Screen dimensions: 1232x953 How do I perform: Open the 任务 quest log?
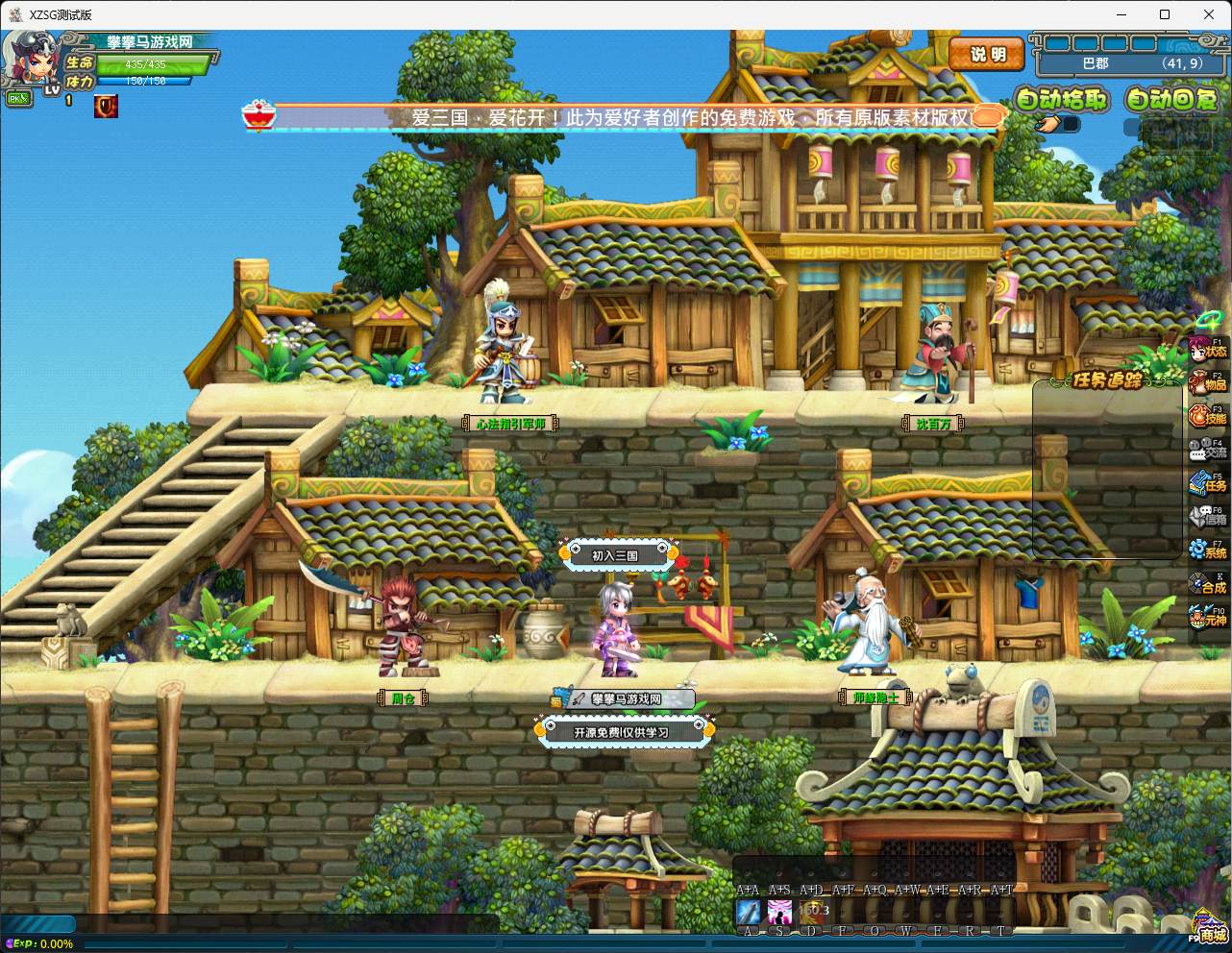click(x=1207, y=483)
